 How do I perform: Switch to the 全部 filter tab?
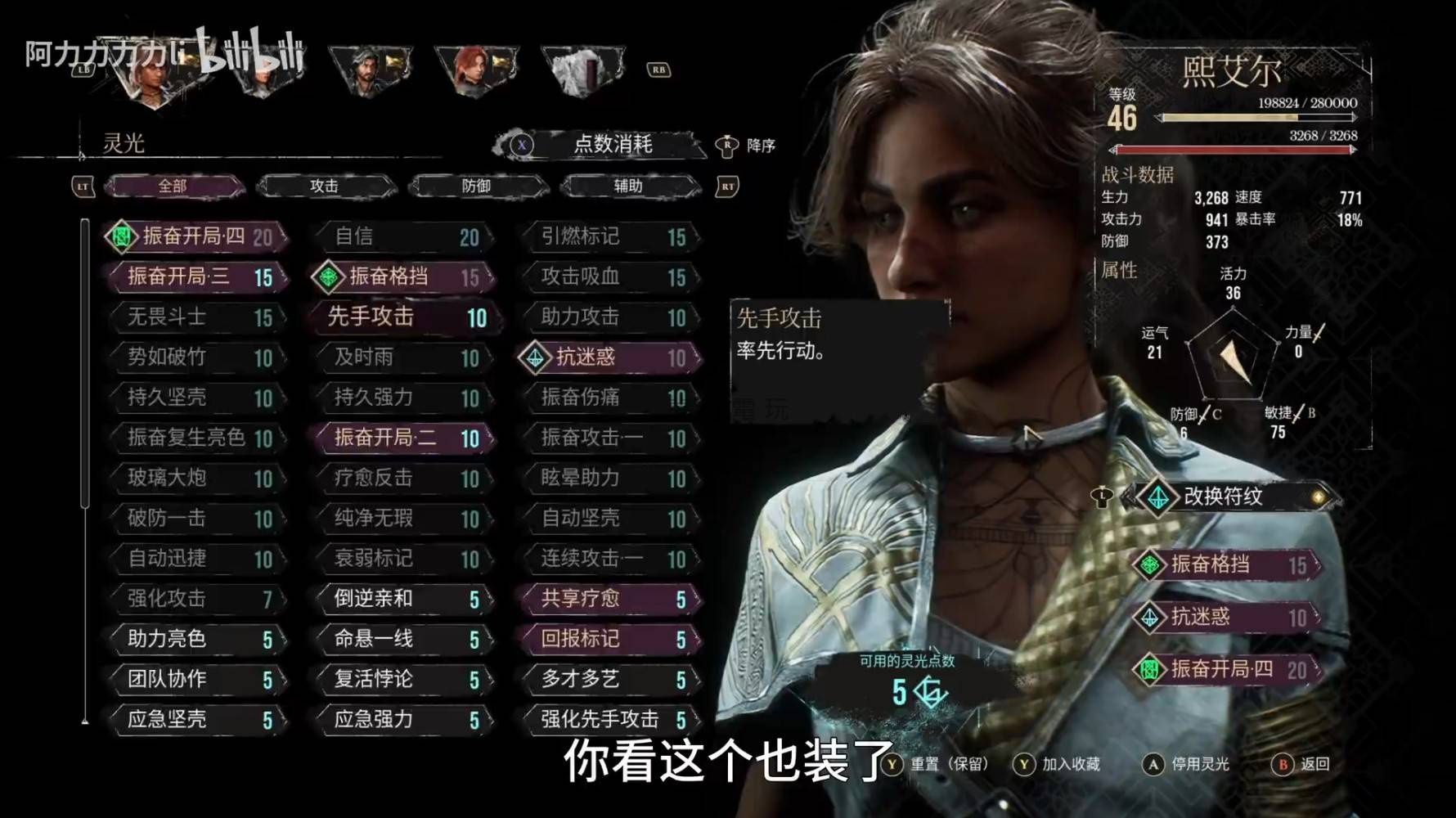173,187
